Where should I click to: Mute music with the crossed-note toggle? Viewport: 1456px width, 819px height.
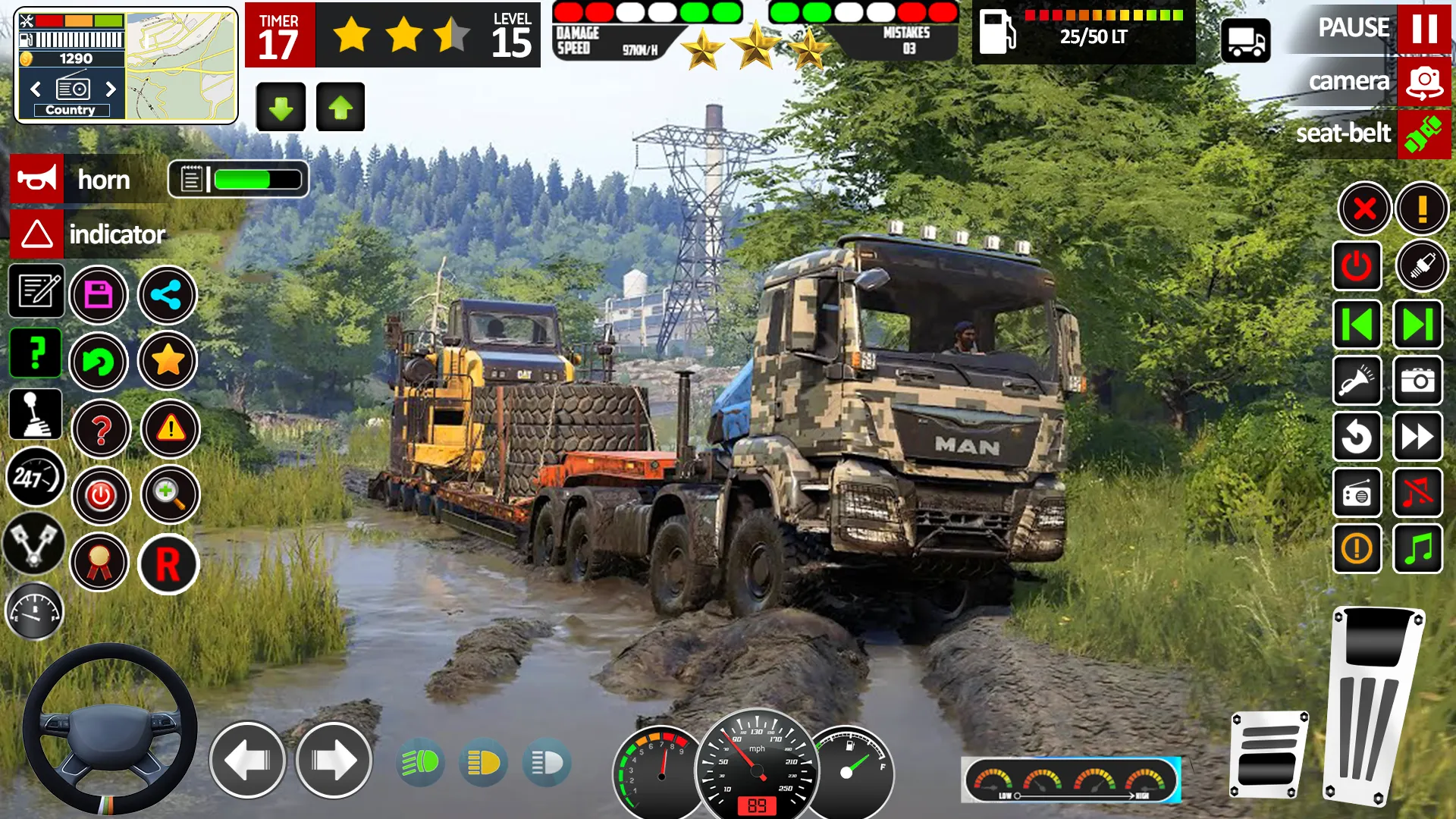(x=1418, y=493)
